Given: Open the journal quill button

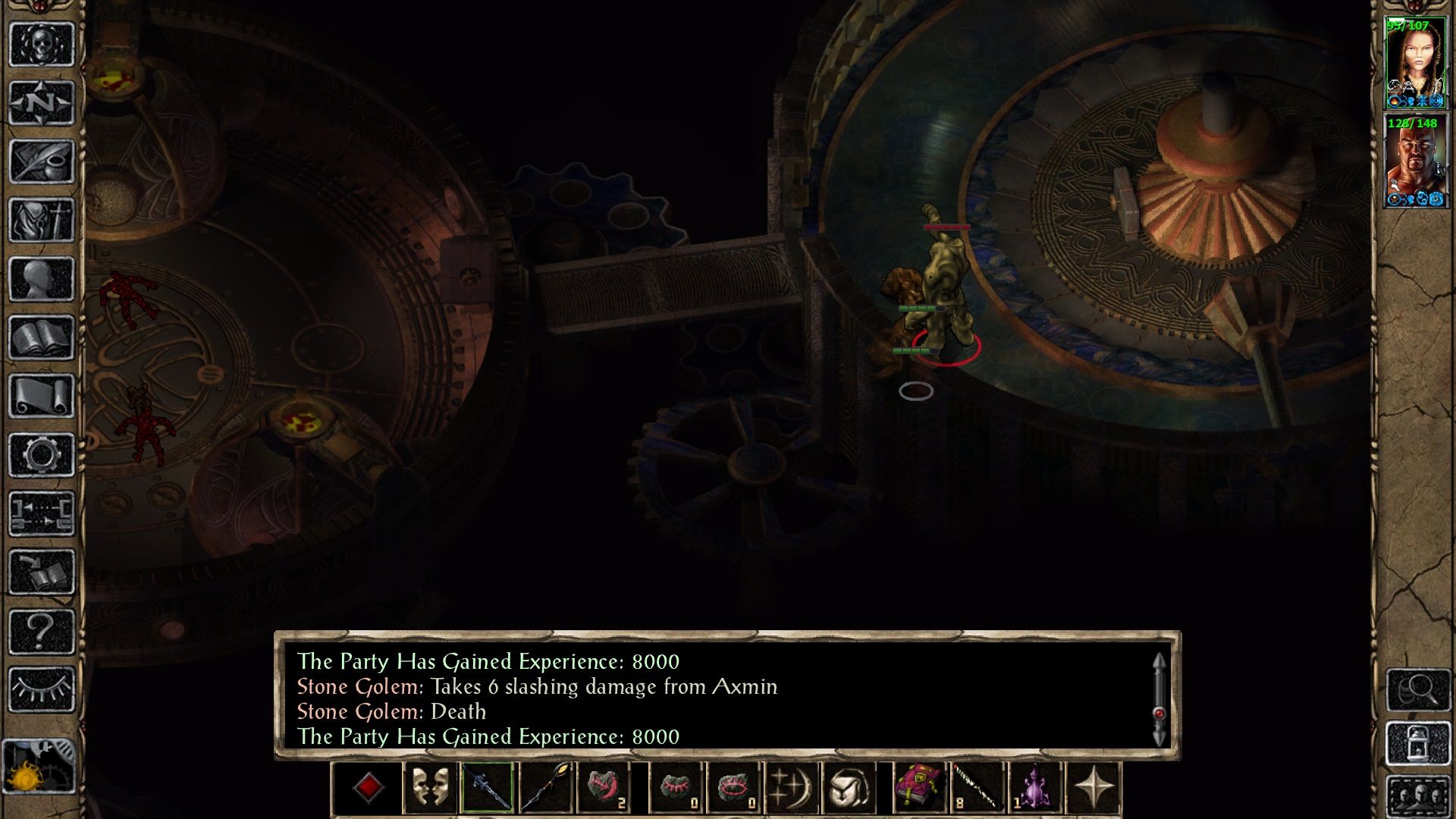Looking at the screenshot, I should point(42,161).
